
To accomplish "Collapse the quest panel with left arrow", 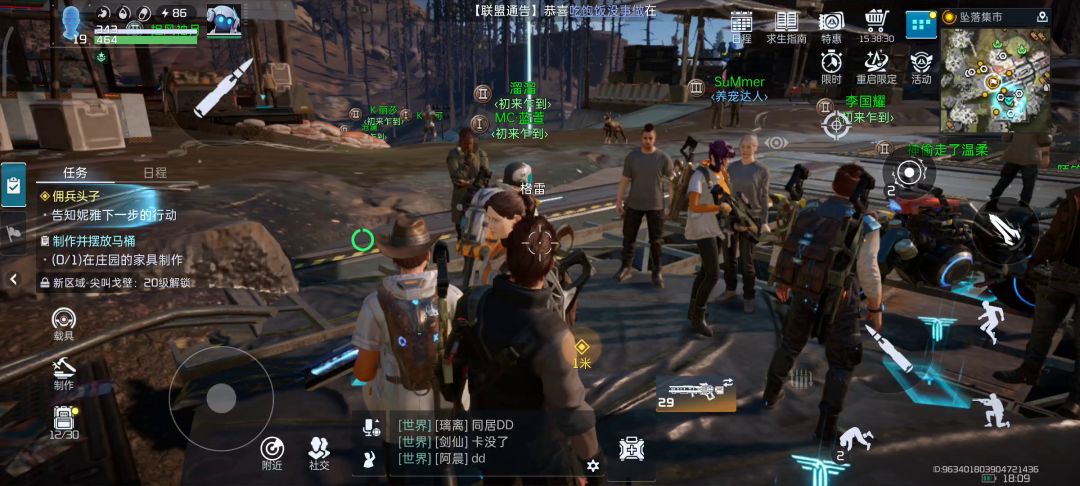I will point(13,279).
